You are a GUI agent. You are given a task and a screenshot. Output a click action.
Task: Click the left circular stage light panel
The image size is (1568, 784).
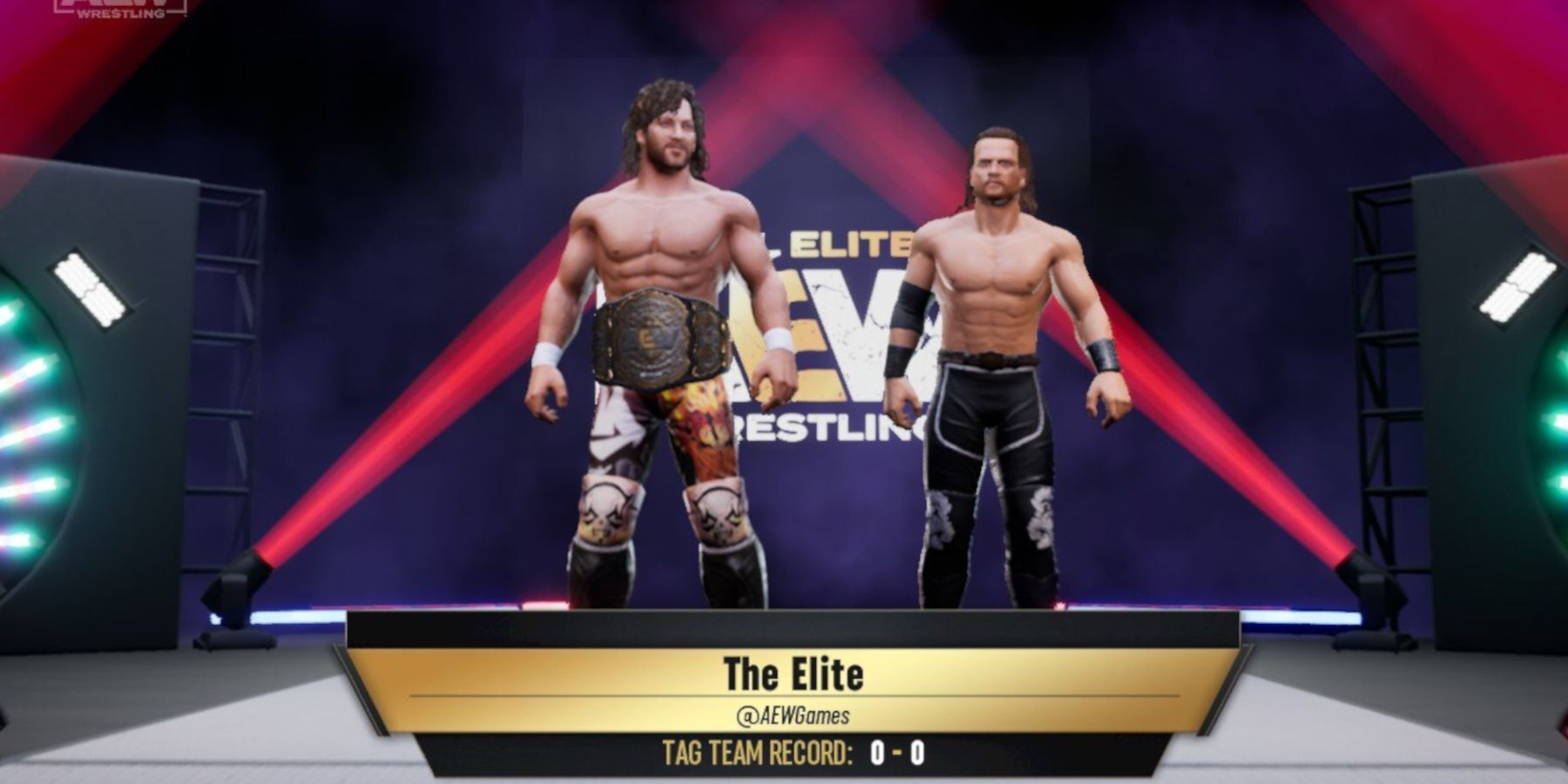pyautogui.click(x=26, y=418)
